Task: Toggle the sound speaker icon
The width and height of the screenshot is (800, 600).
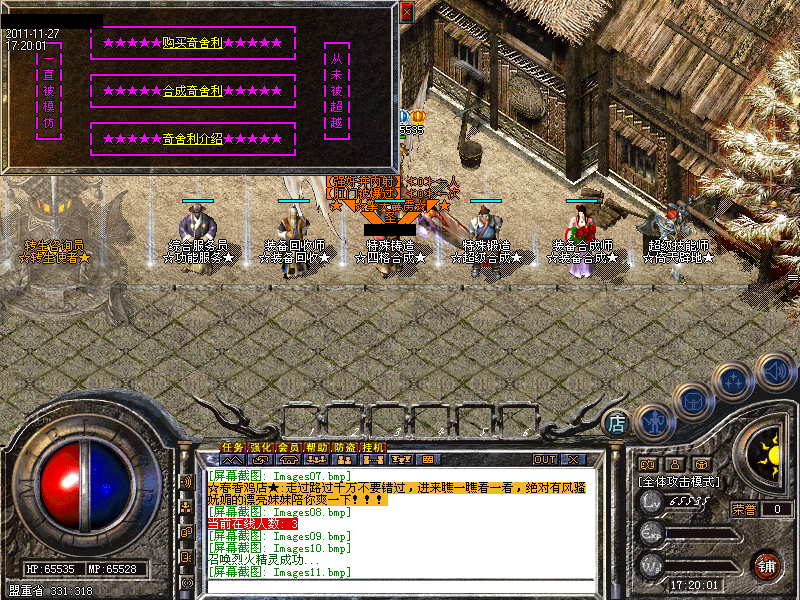Action: click(775, 371)
